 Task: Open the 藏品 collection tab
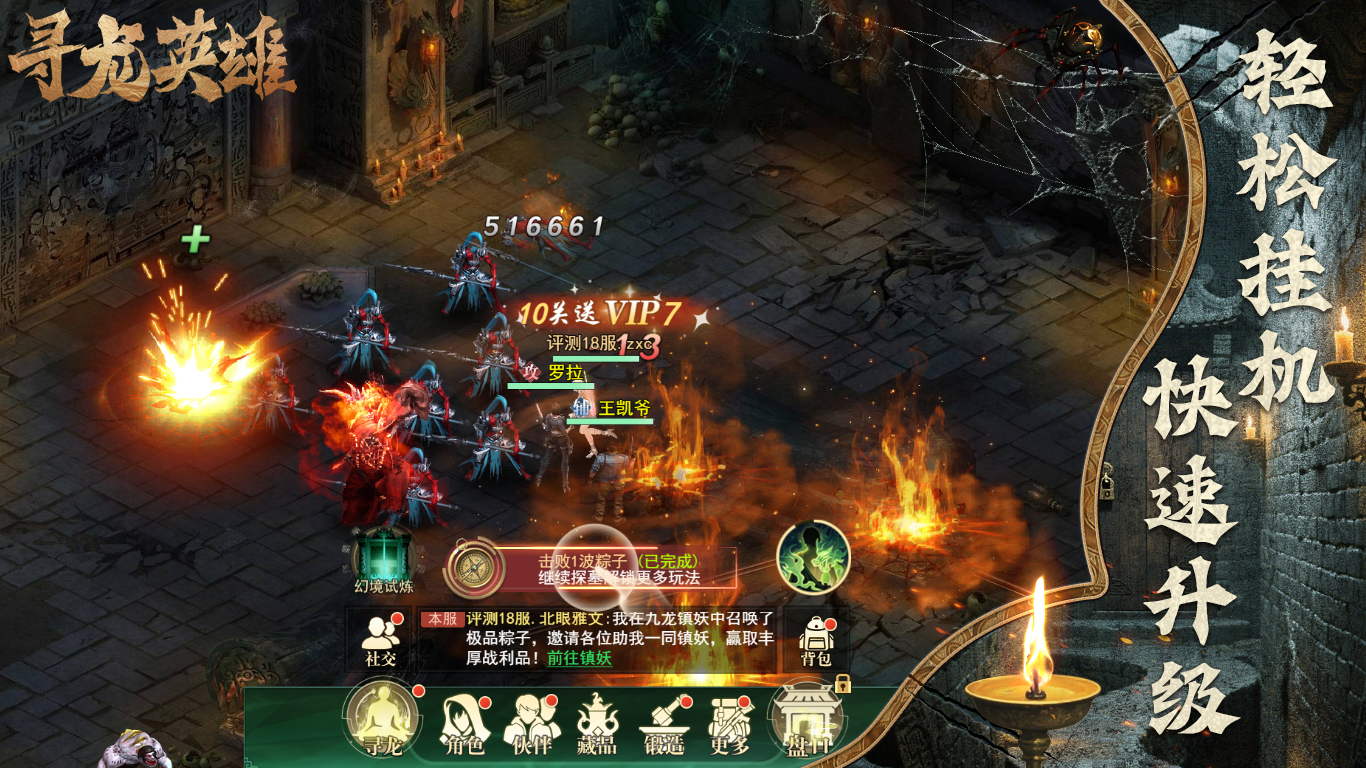pyautogui.click(x=598, y=724)
